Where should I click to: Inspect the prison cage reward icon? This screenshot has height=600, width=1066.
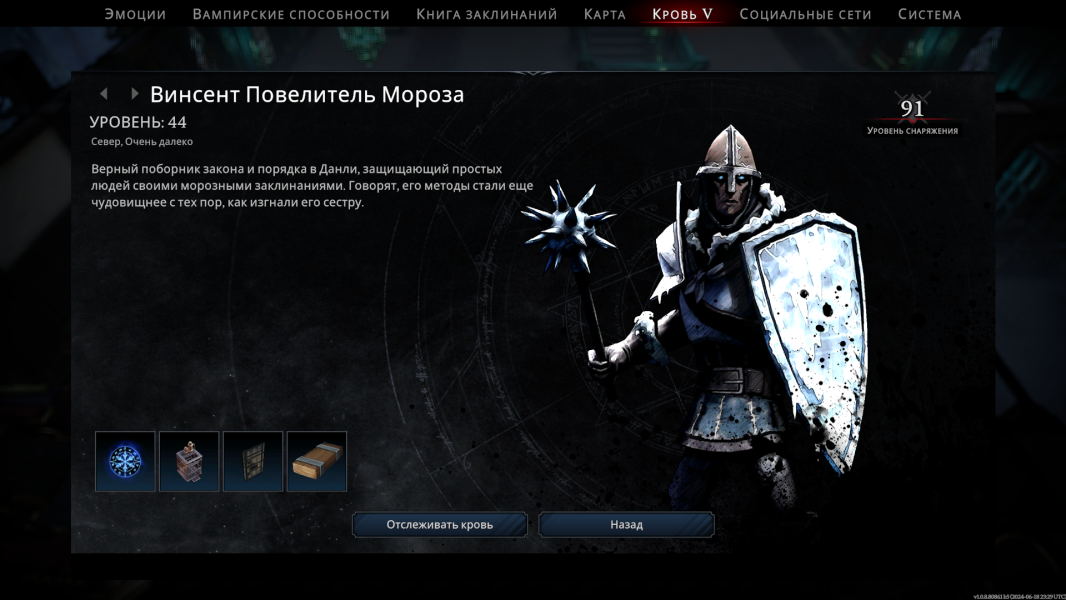[189, 461]
